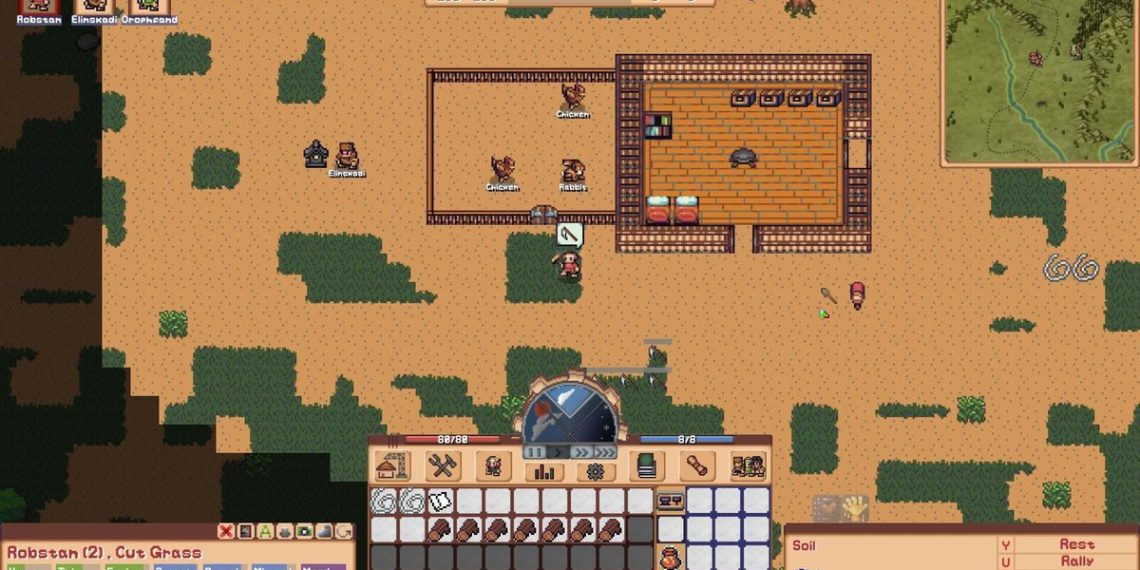Viewport: 1140px width, 570px height.
Task: Open the bar chart statistics button
Action: (545, 472)
